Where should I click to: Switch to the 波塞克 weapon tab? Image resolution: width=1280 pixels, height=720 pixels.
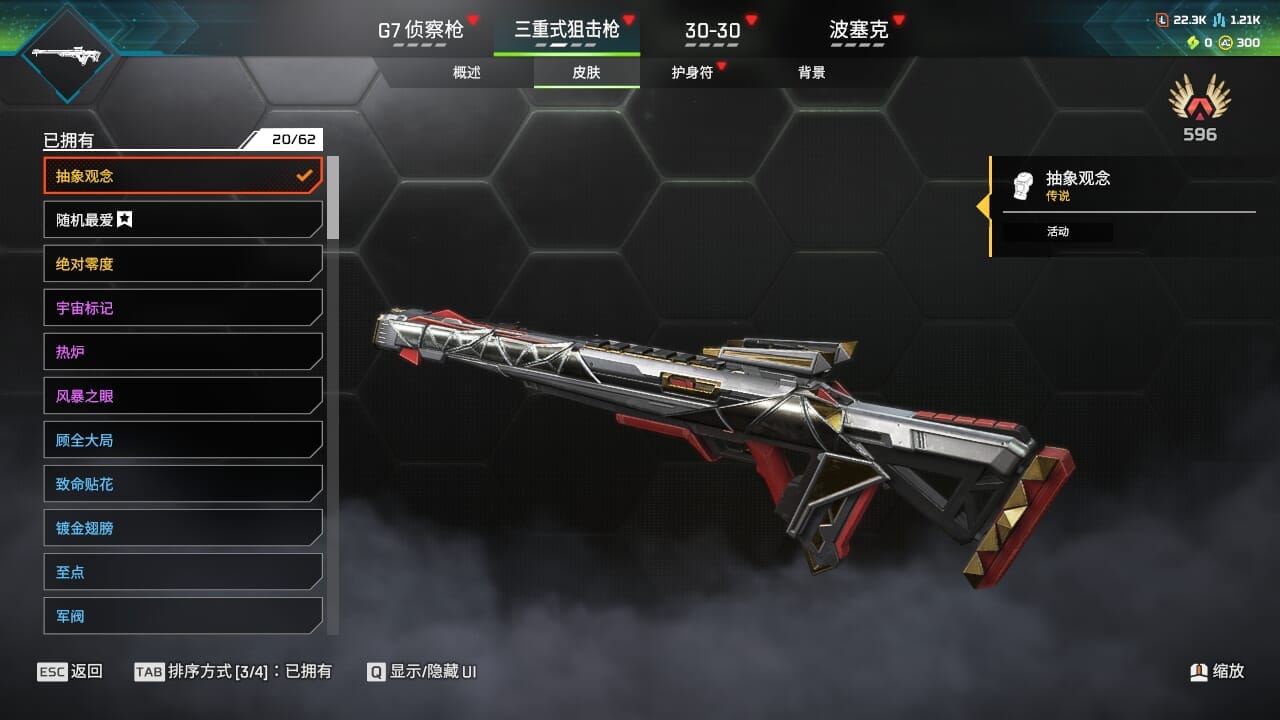pos(858,30)
